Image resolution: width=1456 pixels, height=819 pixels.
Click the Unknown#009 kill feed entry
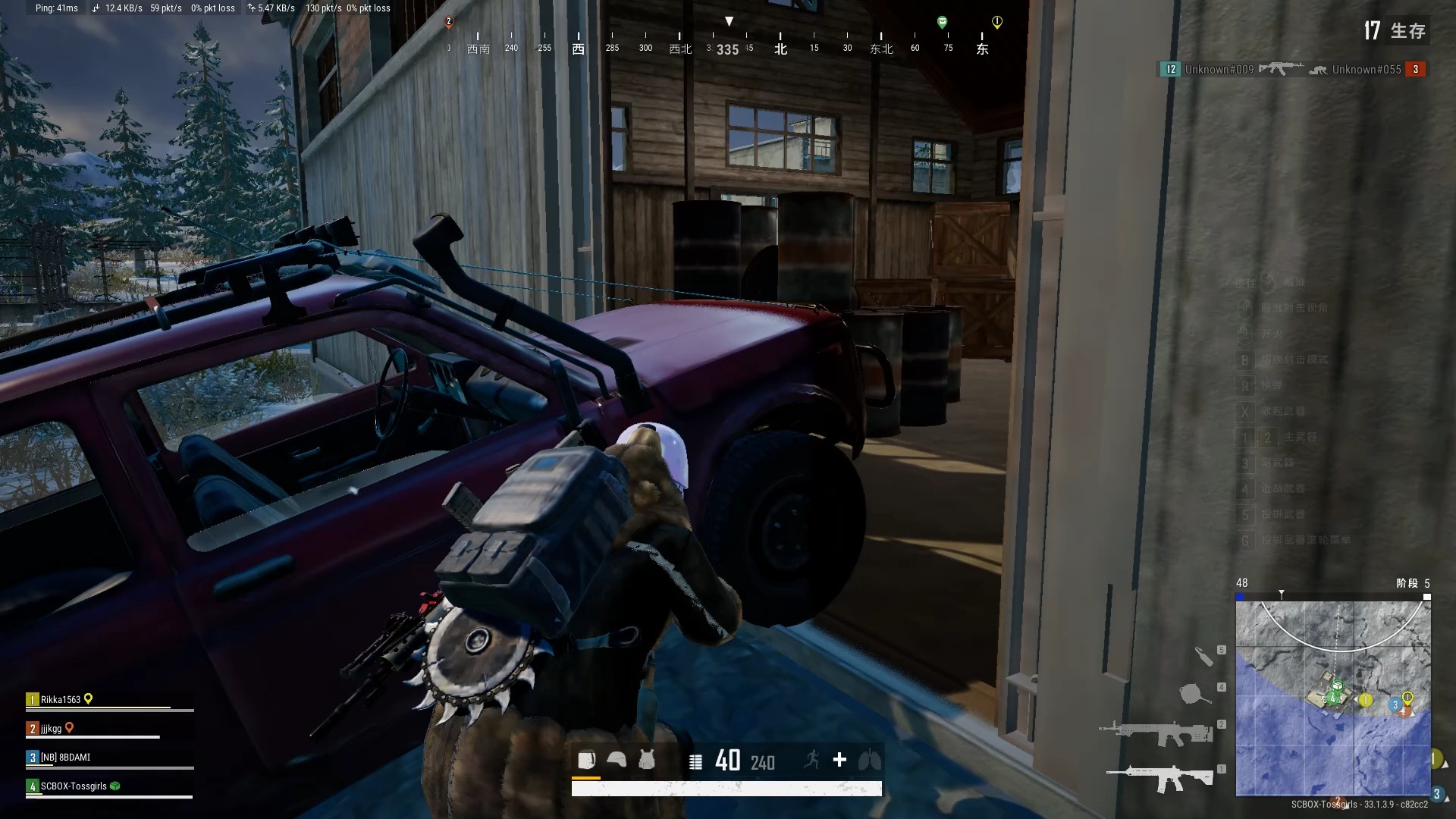(x=1219, y=70)
